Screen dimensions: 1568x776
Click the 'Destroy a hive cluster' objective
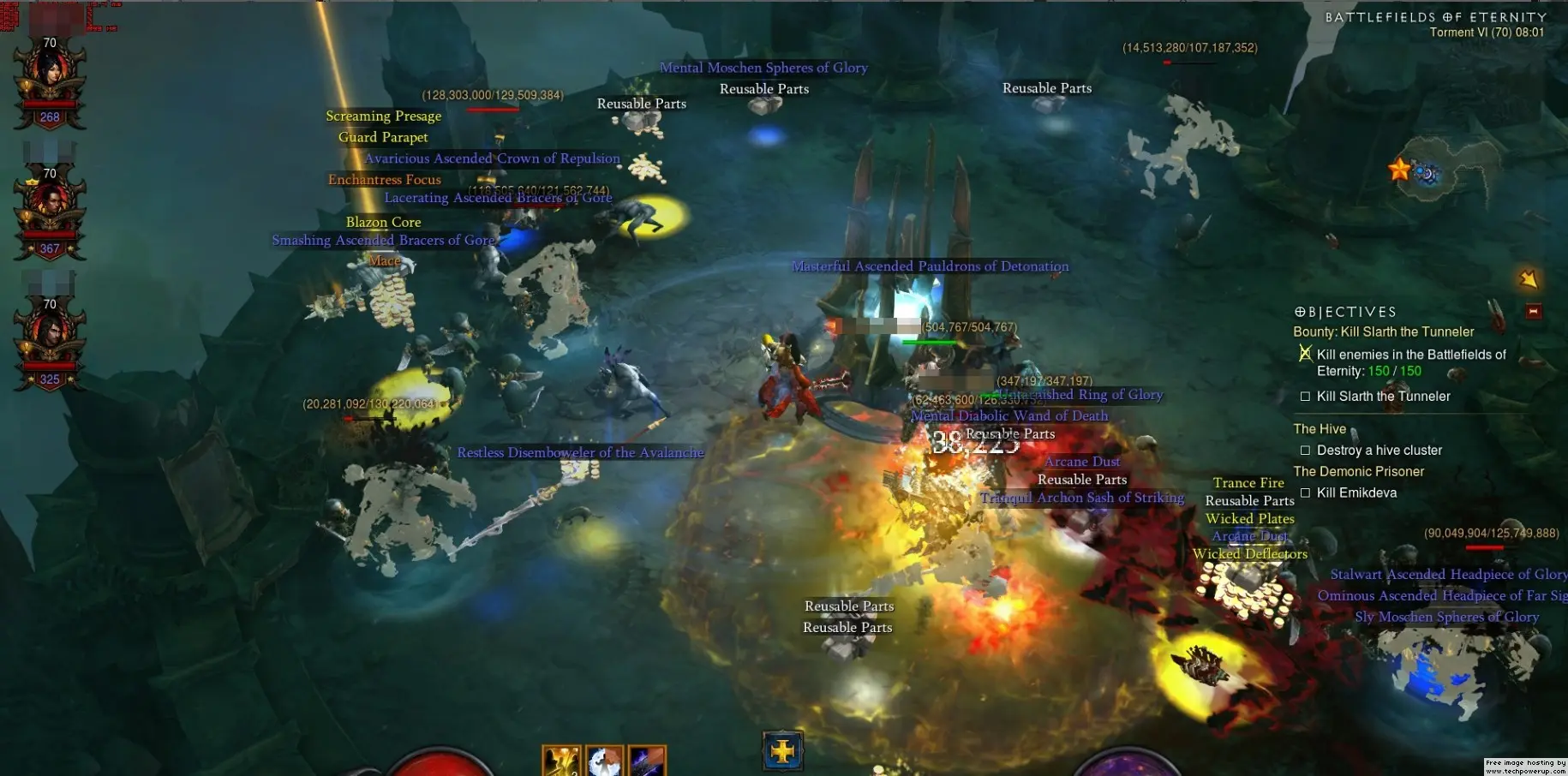(1379, 451)
